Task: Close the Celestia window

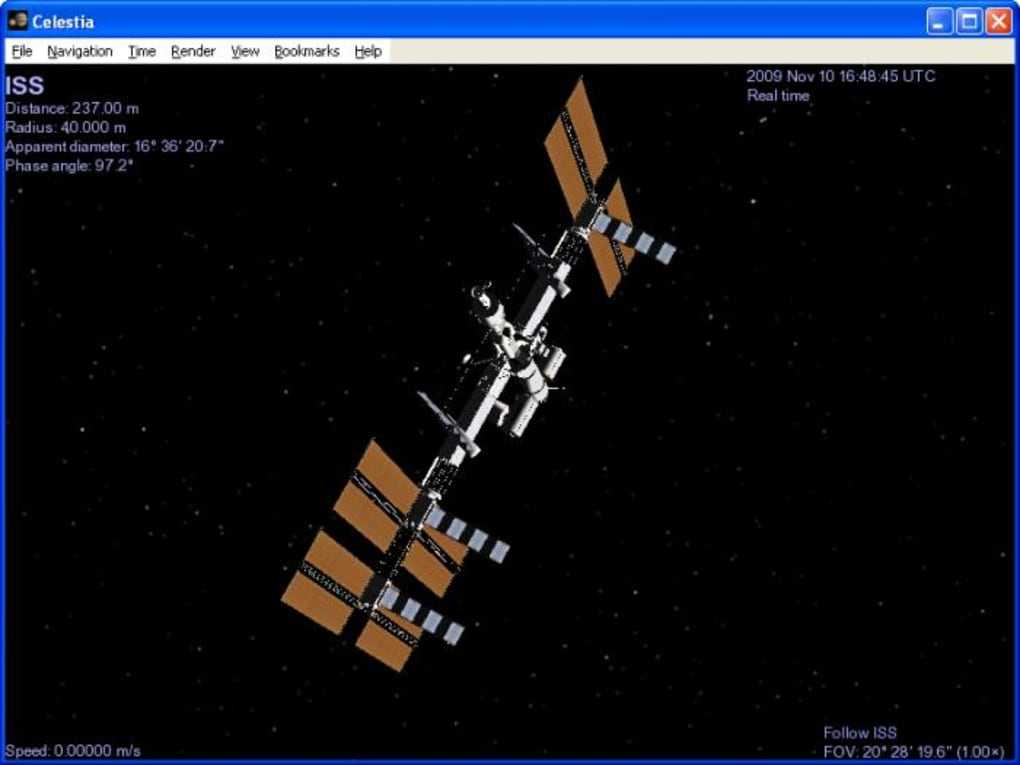Action: pyautogui.click(x=998, y=21)
